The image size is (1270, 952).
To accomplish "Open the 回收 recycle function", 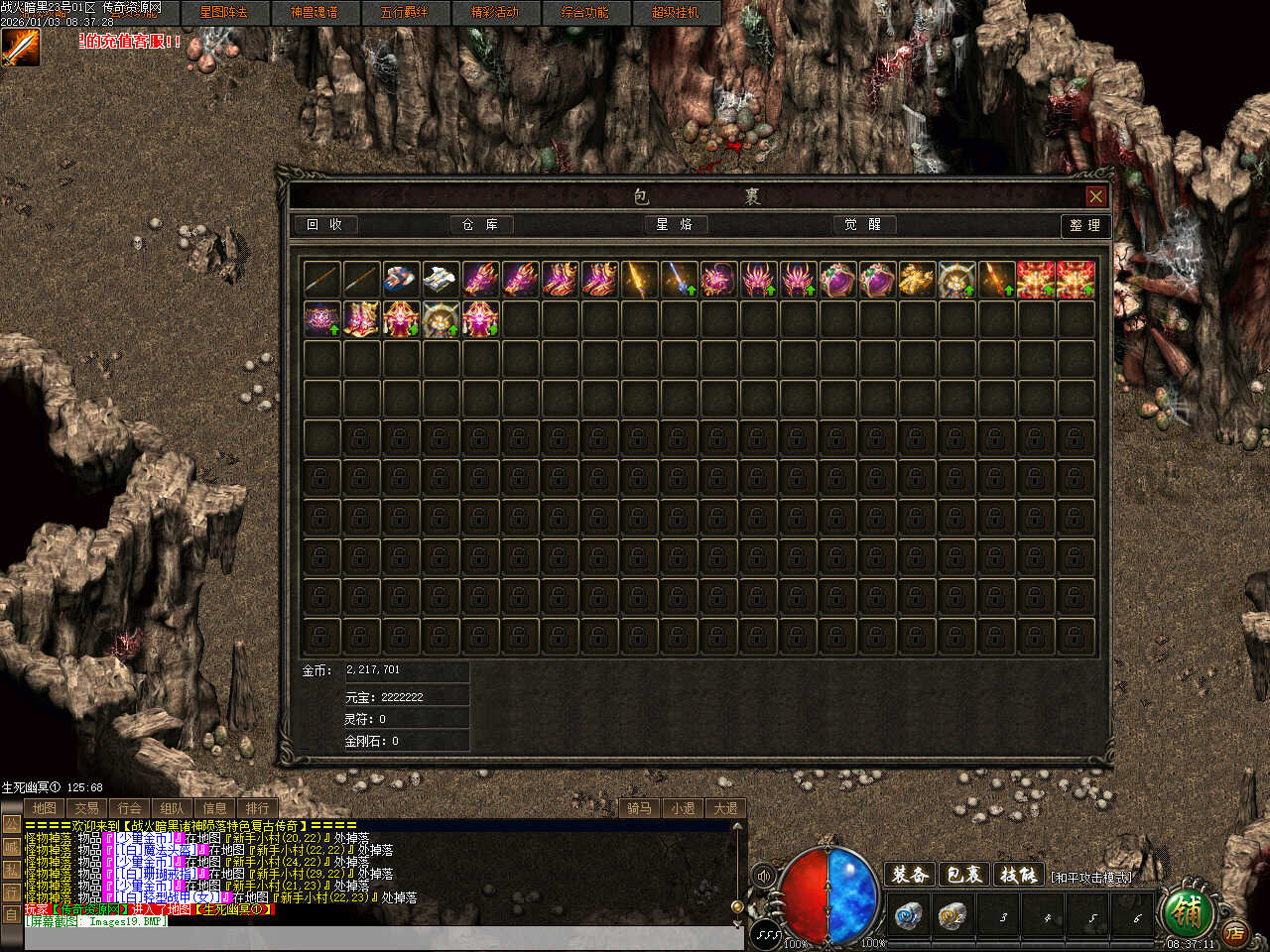I will [324, 225].
